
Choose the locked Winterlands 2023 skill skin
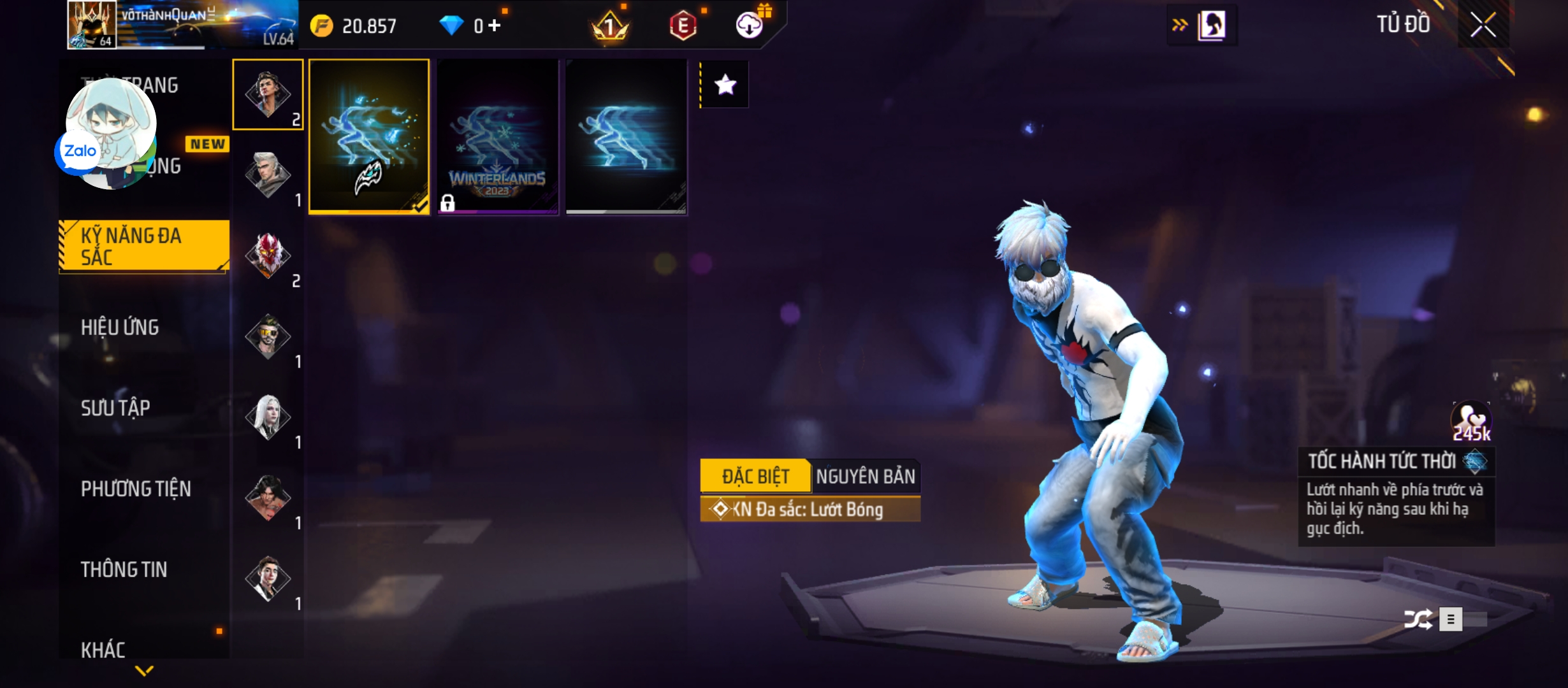tap(498, 136)
